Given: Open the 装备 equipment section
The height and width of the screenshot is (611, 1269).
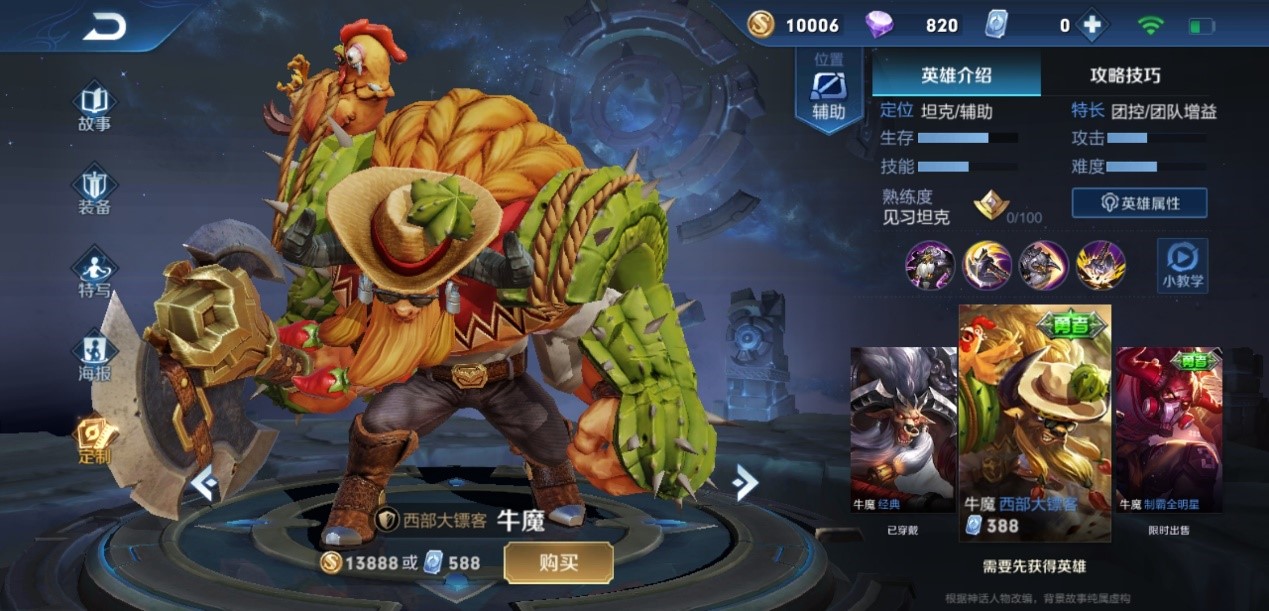Looking at the screenshot, I should [94, 191].
